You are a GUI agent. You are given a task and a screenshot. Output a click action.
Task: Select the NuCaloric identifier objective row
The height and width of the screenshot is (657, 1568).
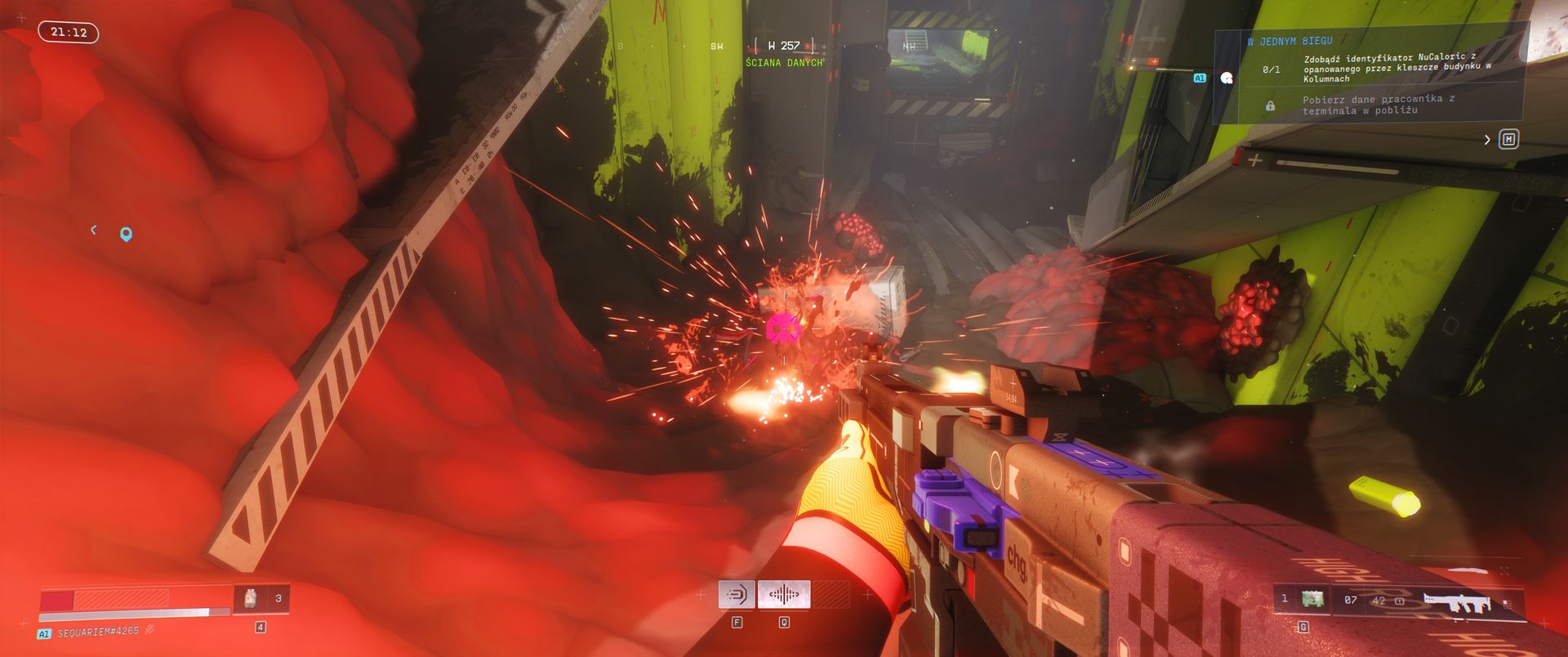(1396, 69)
